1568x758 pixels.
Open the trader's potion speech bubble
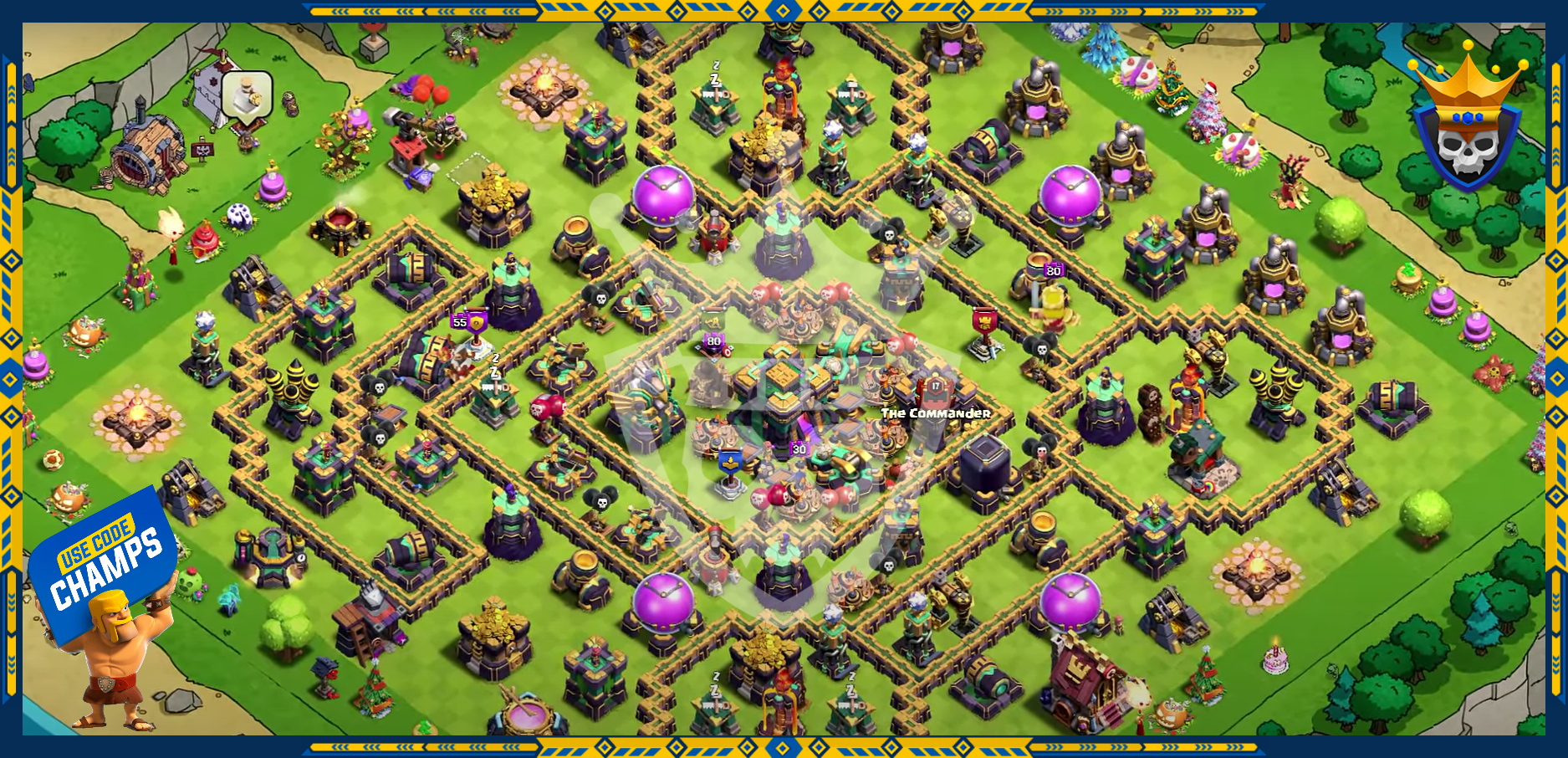click(x=247, y=95)
